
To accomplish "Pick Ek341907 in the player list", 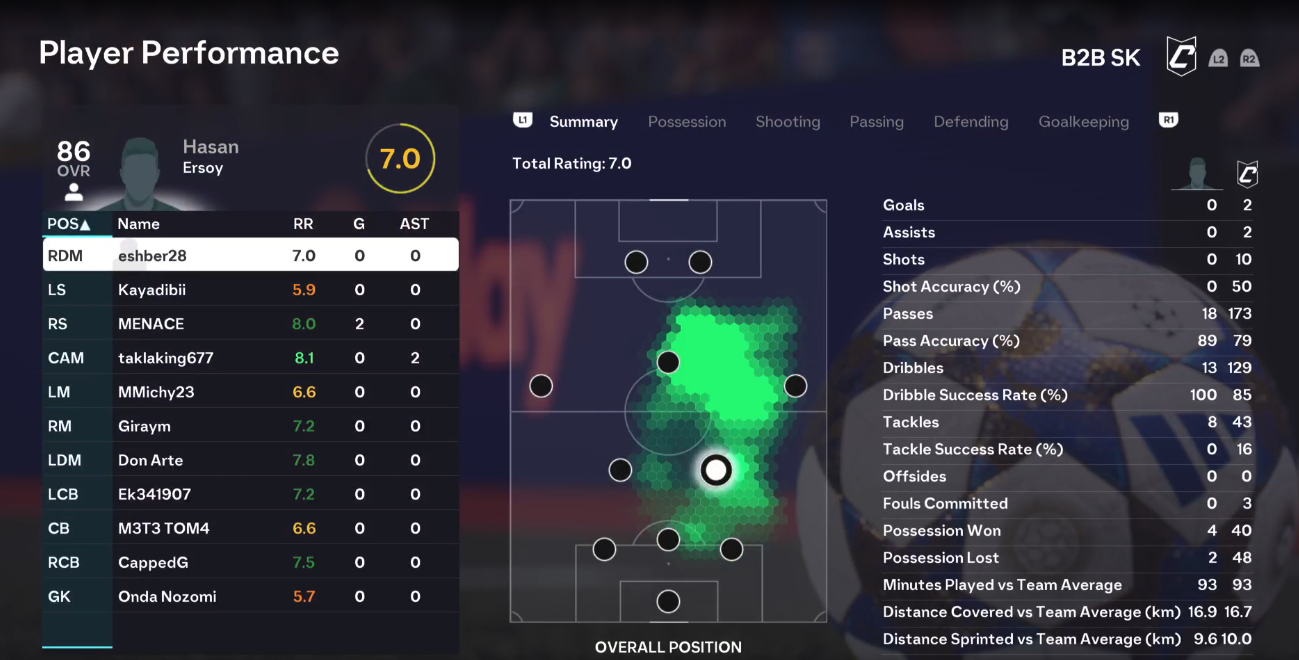I will pos(250,494).
